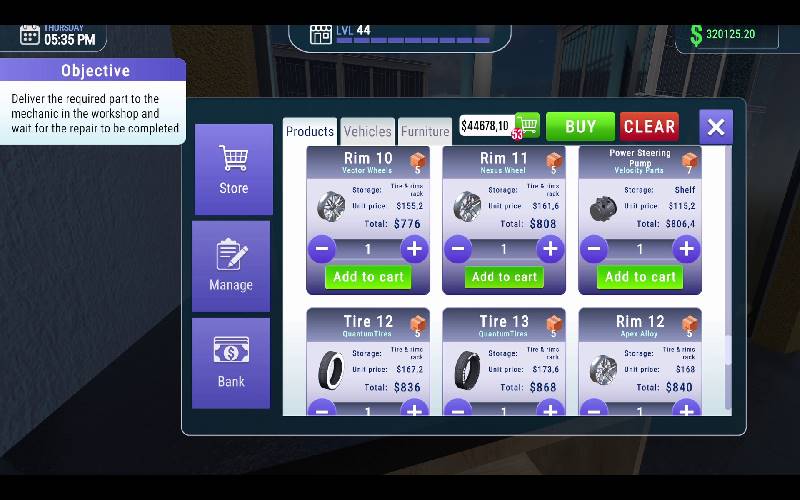
Task: Add Rim 11 to cart
Action: click(504, 277)
